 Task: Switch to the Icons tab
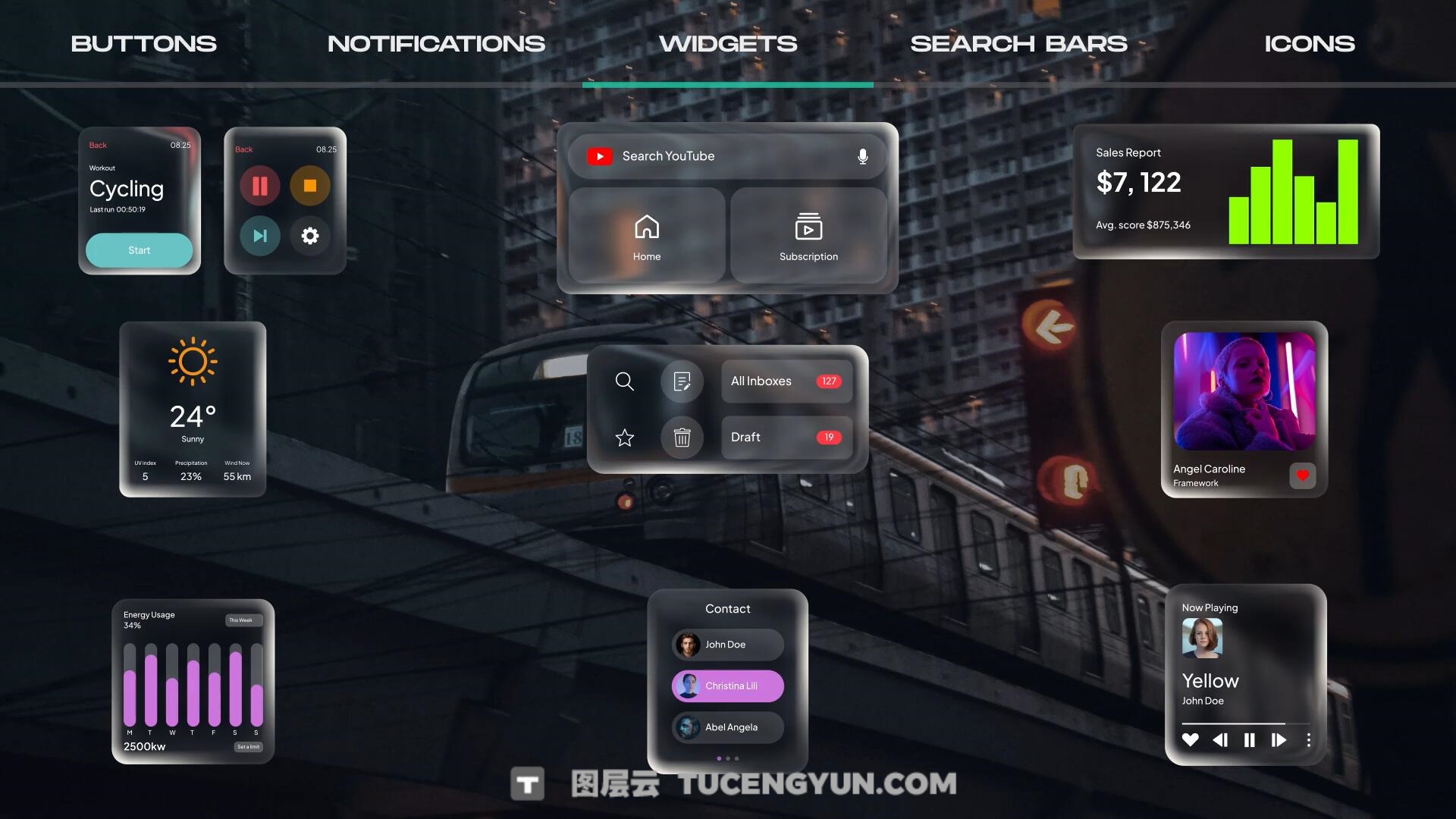tap(1309, 44)
